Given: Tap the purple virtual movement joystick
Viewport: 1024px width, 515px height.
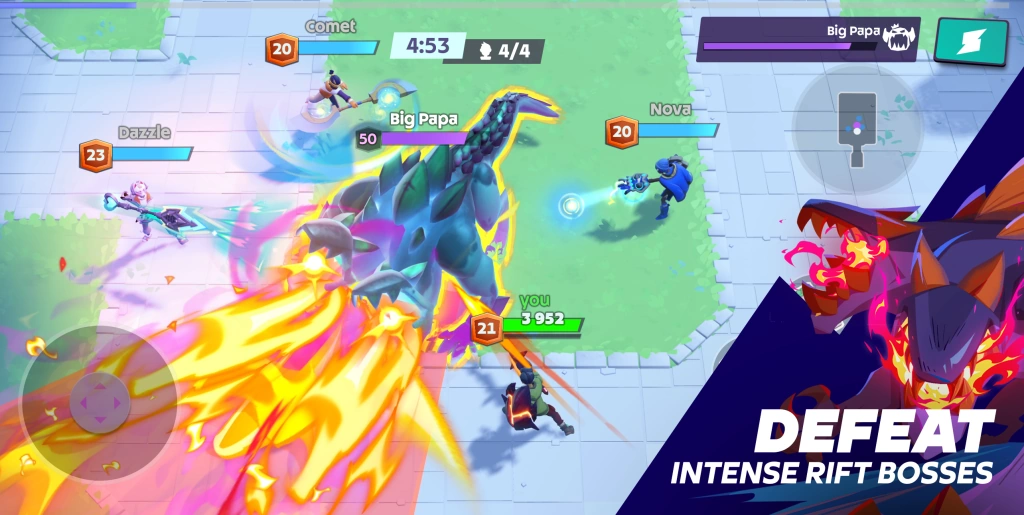Looking at the screenshot, I should pyautogui.click(x=99, y=402).
